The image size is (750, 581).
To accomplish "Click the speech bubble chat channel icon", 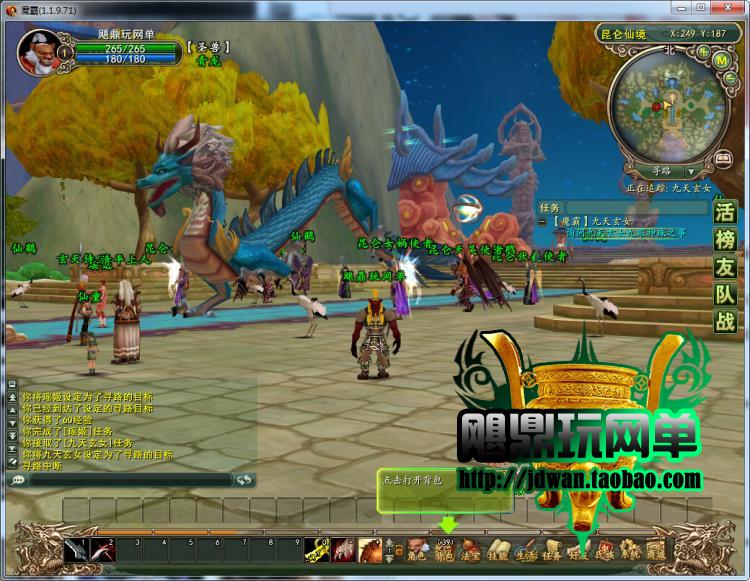I will click(18, 480).
